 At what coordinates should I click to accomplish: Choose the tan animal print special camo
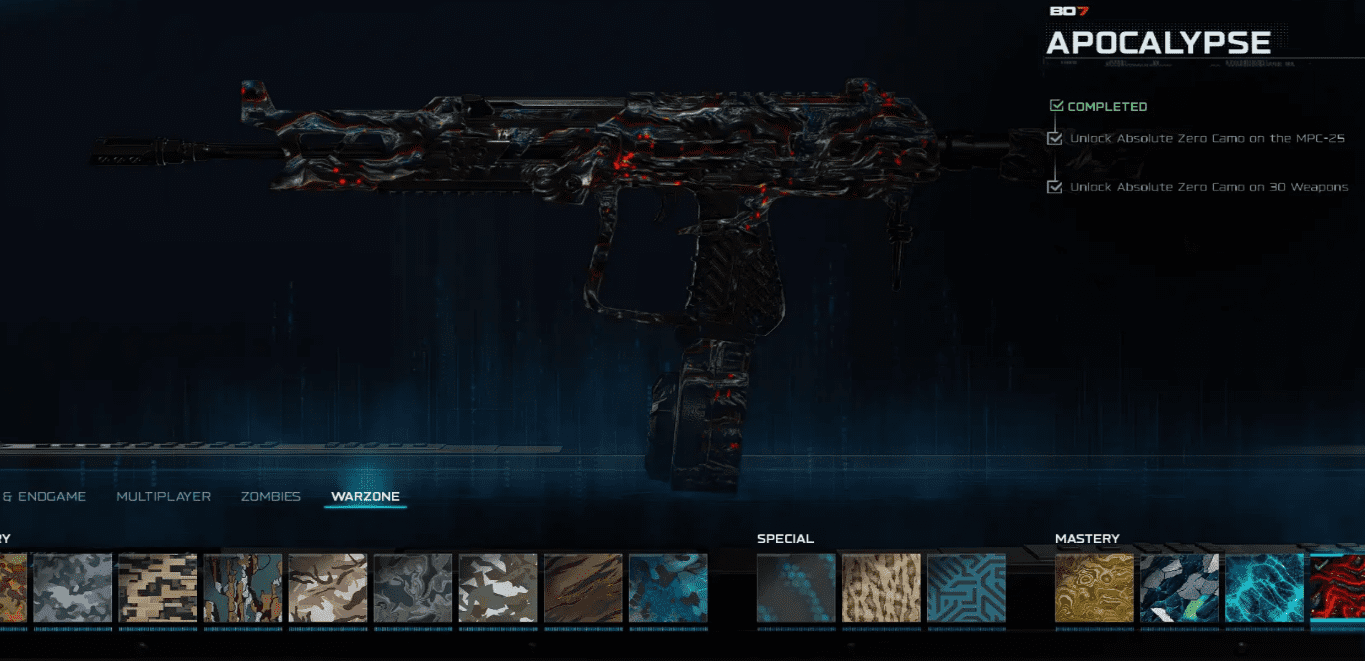881,588
